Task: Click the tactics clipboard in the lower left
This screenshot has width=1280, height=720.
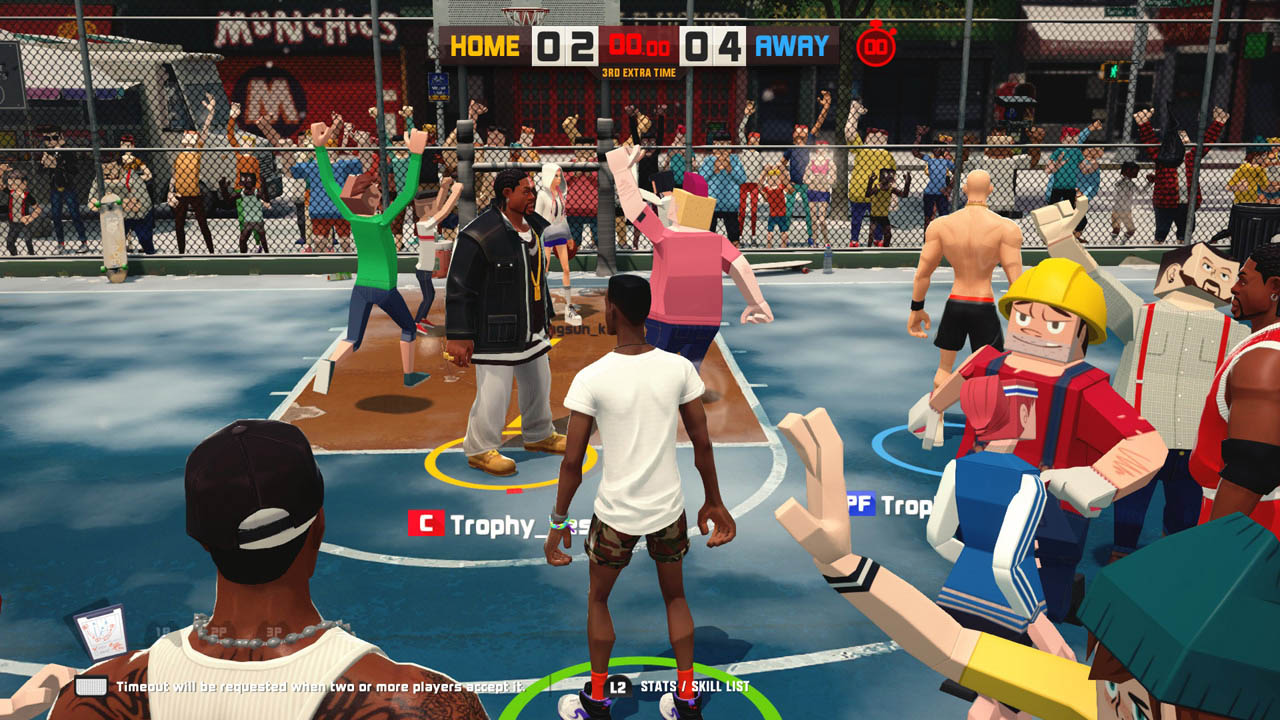Action: tap(99, 631)
